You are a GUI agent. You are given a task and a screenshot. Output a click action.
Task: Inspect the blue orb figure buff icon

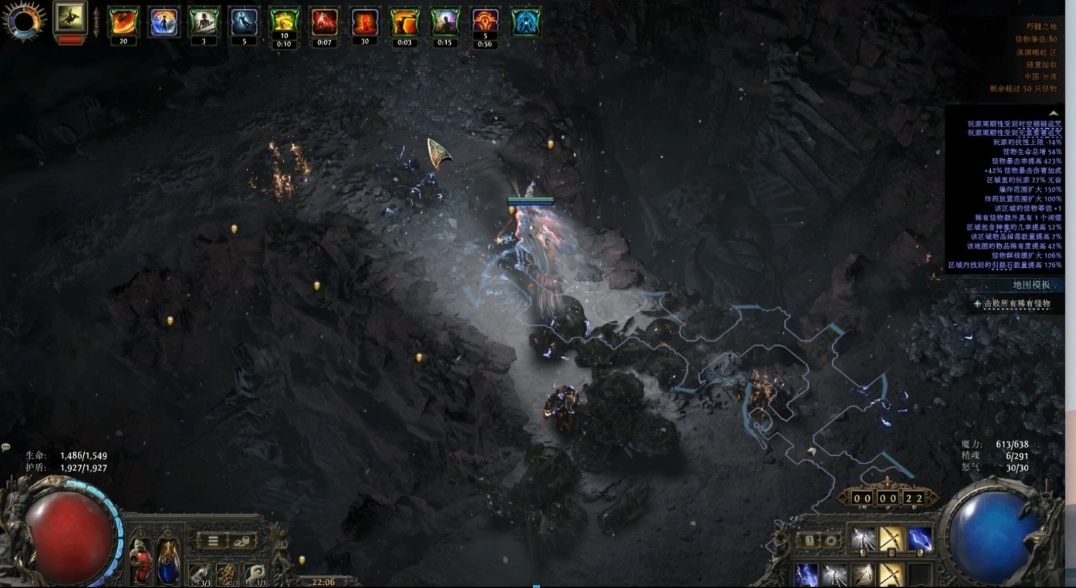click(x=164, y=22)
